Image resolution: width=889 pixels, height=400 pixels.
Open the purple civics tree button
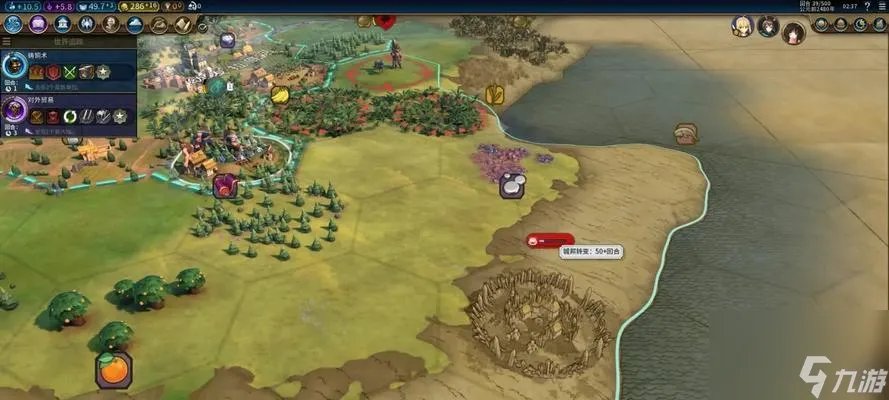[x=38, y=25]
